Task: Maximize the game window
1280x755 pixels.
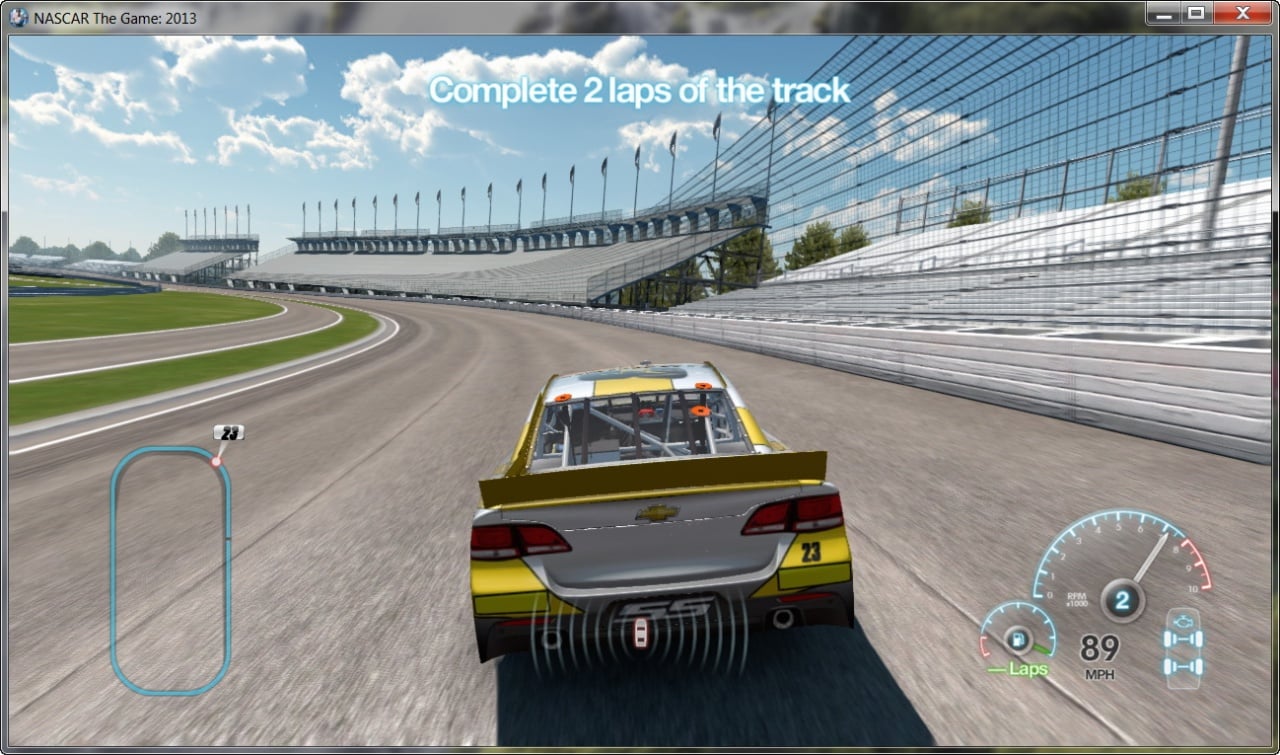Action: (1195, 13)
